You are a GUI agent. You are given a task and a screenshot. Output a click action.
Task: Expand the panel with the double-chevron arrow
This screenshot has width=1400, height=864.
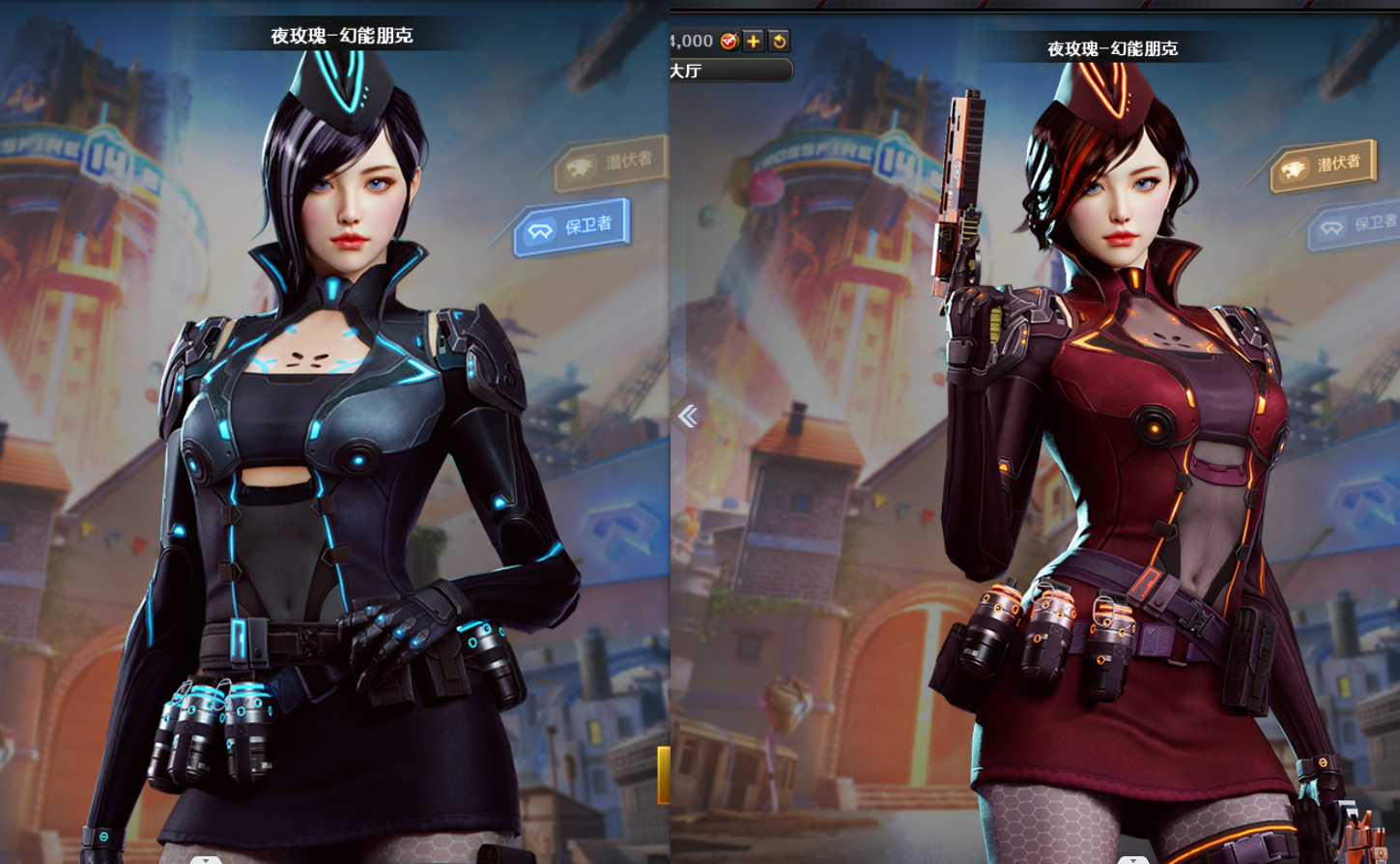click(688, 417)
